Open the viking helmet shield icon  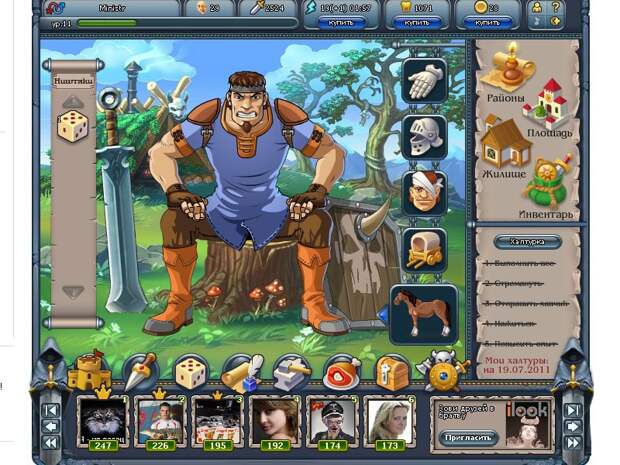tap(442, 371)
